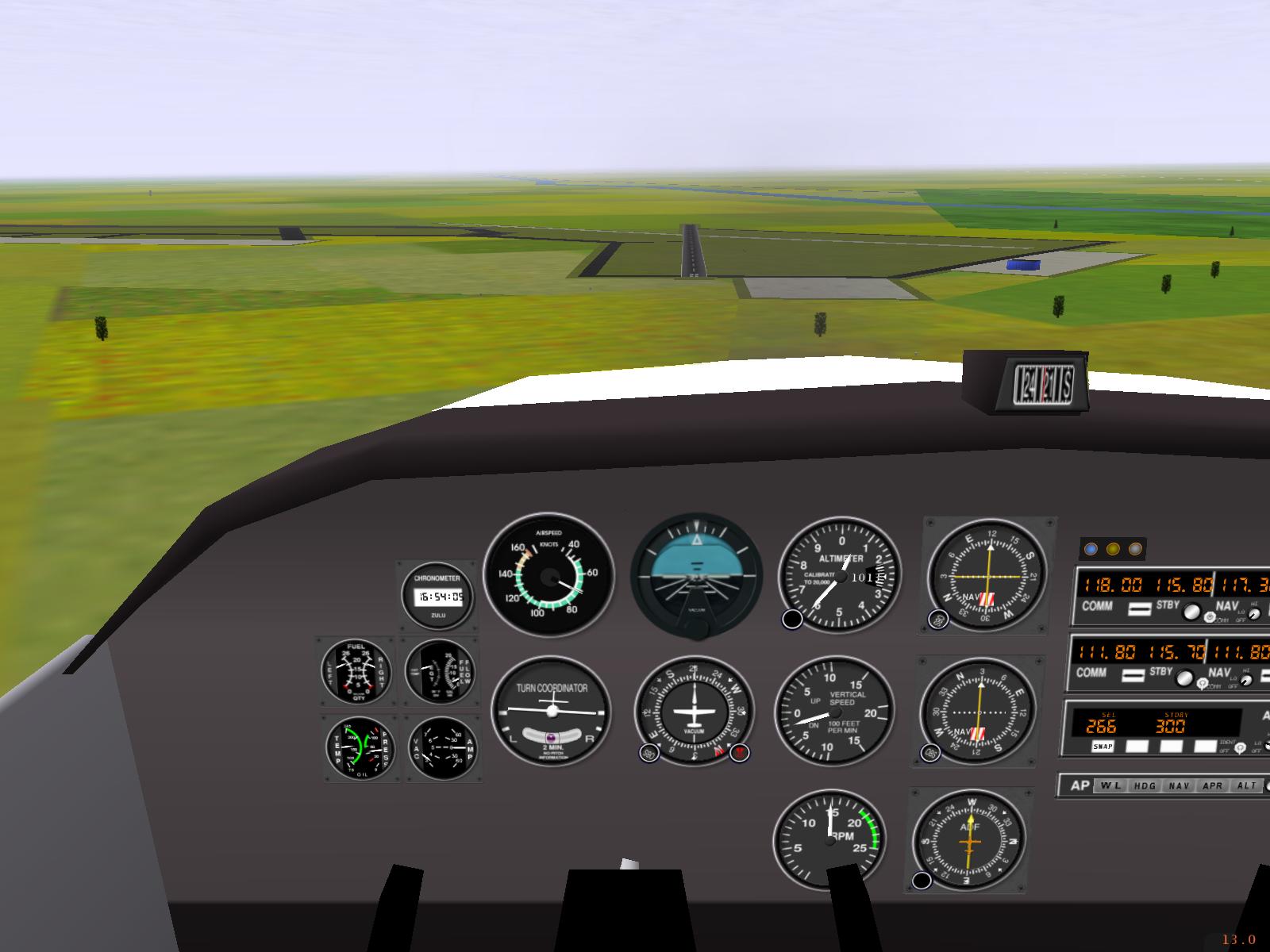Adjust the STBY tuning knob on 111.80 radio
The width and height of the screenshot is (1270, 952).
coord(1185,679)
